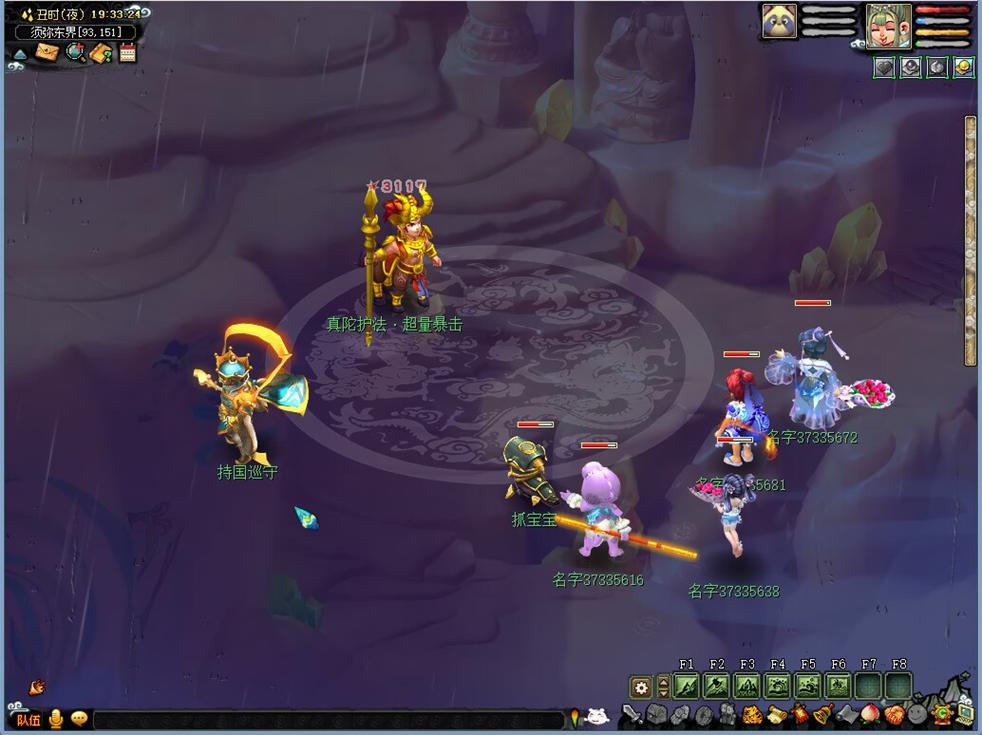Viewport: 982px width, 735px height.
Task: Click the panda pet portrait
Action: 779,22
